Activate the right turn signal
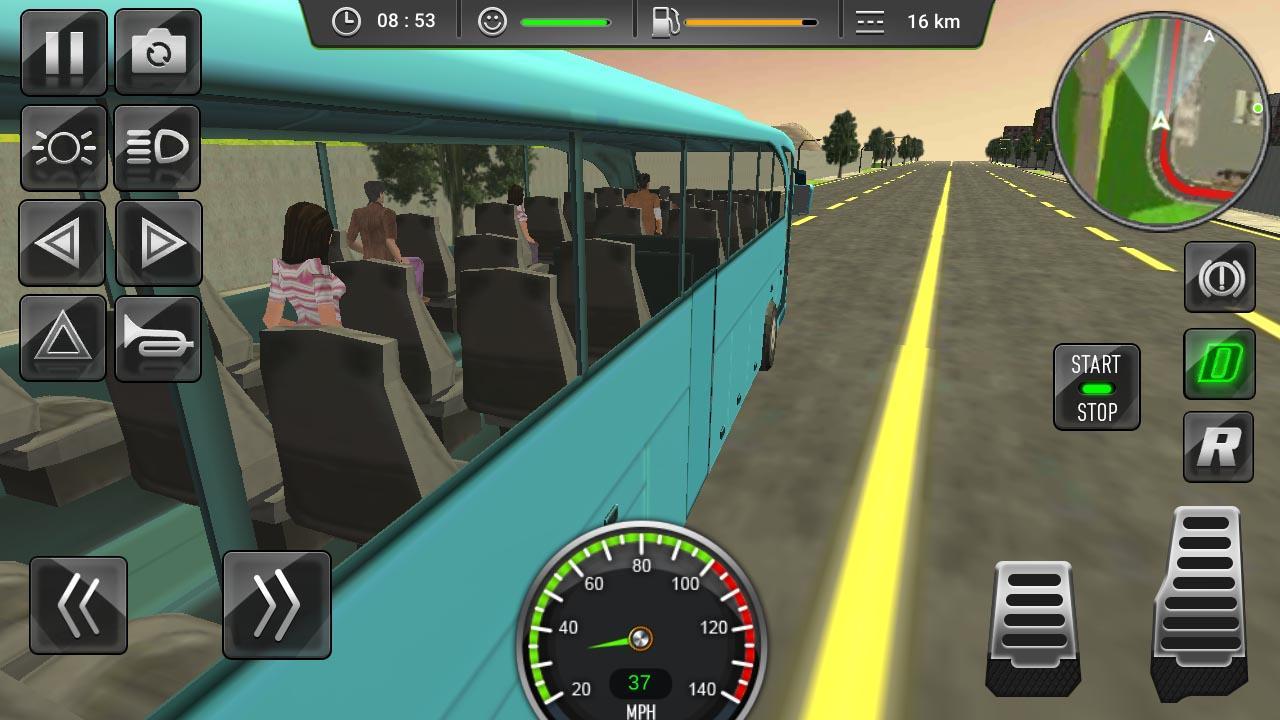The image size is (1280, 720). click(x=158, y=243)
